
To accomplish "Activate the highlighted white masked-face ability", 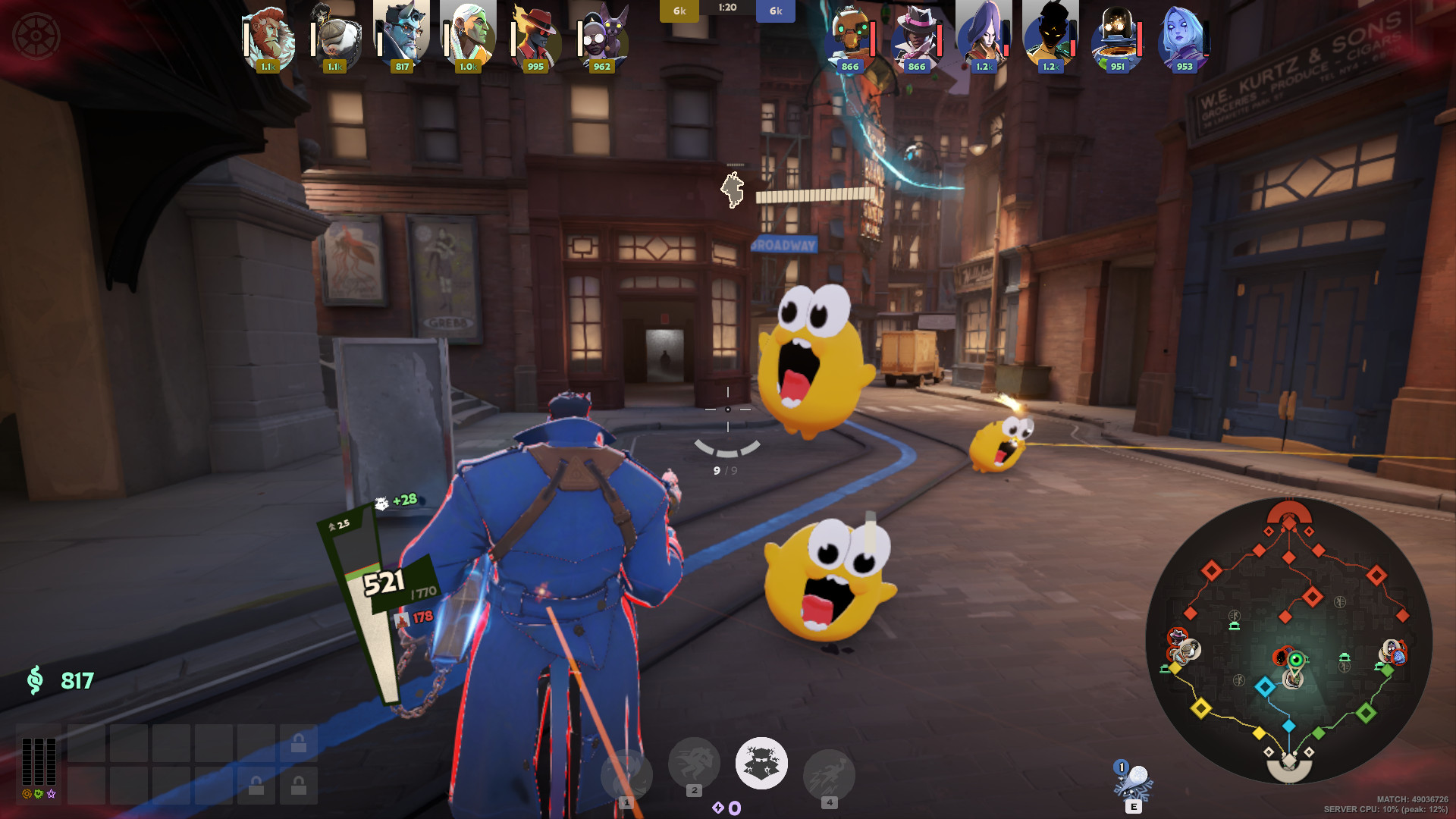I will [x=761, y=763].
